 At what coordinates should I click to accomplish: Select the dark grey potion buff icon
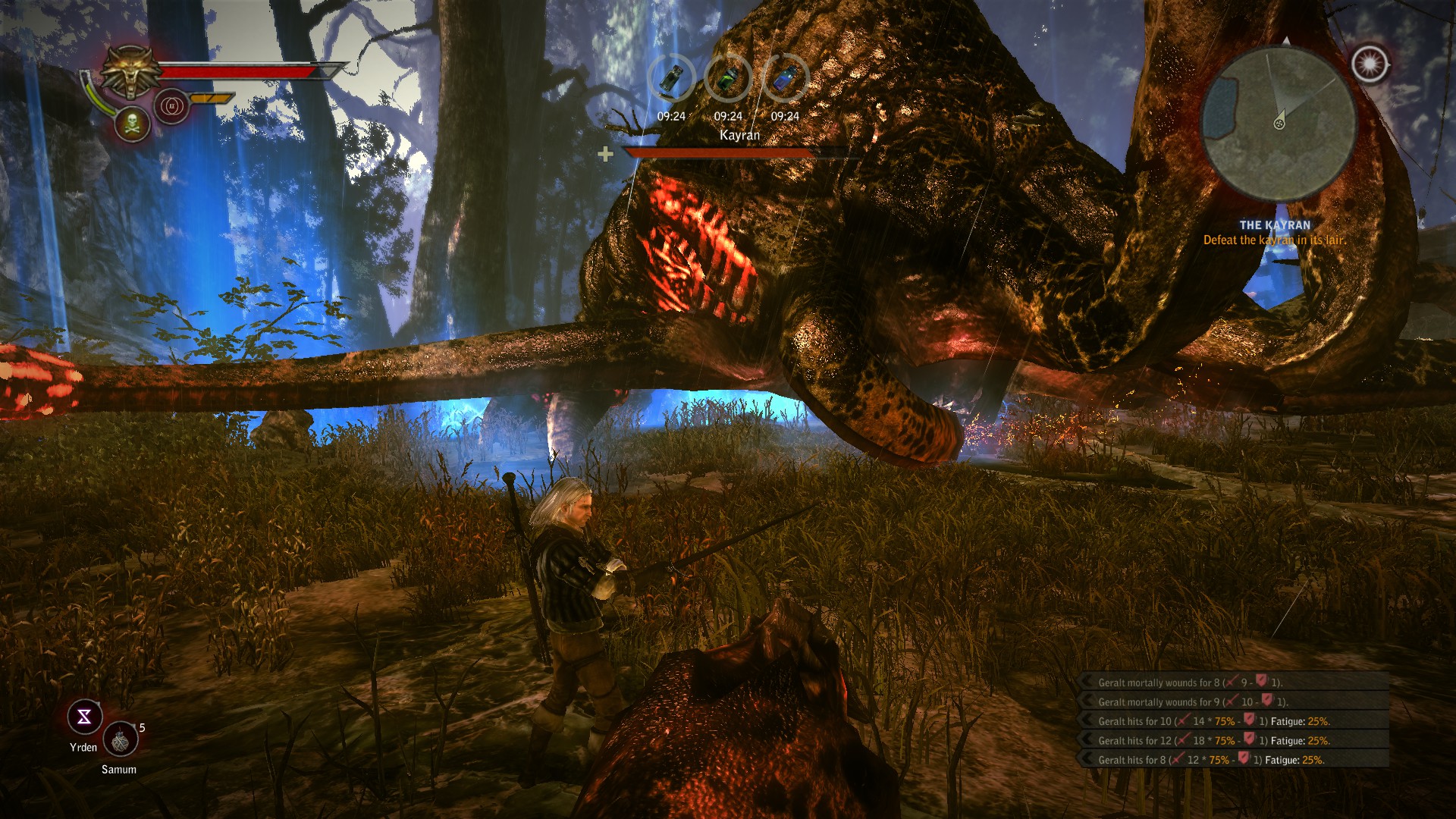[x=671, y=79]
